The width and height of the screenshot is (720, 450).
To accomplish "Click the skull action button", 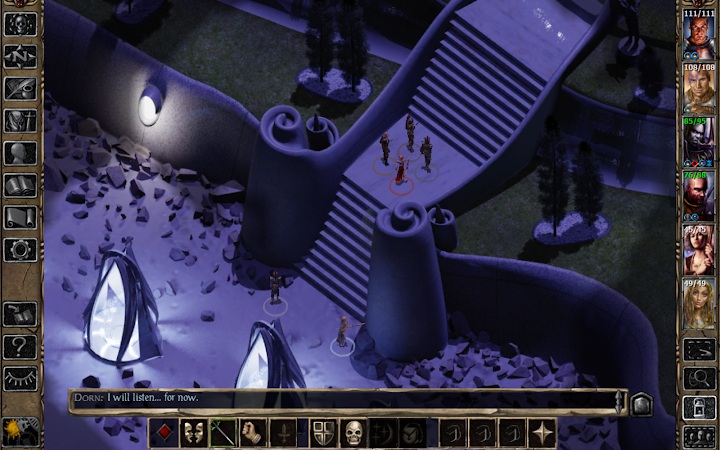I will 353,433.
